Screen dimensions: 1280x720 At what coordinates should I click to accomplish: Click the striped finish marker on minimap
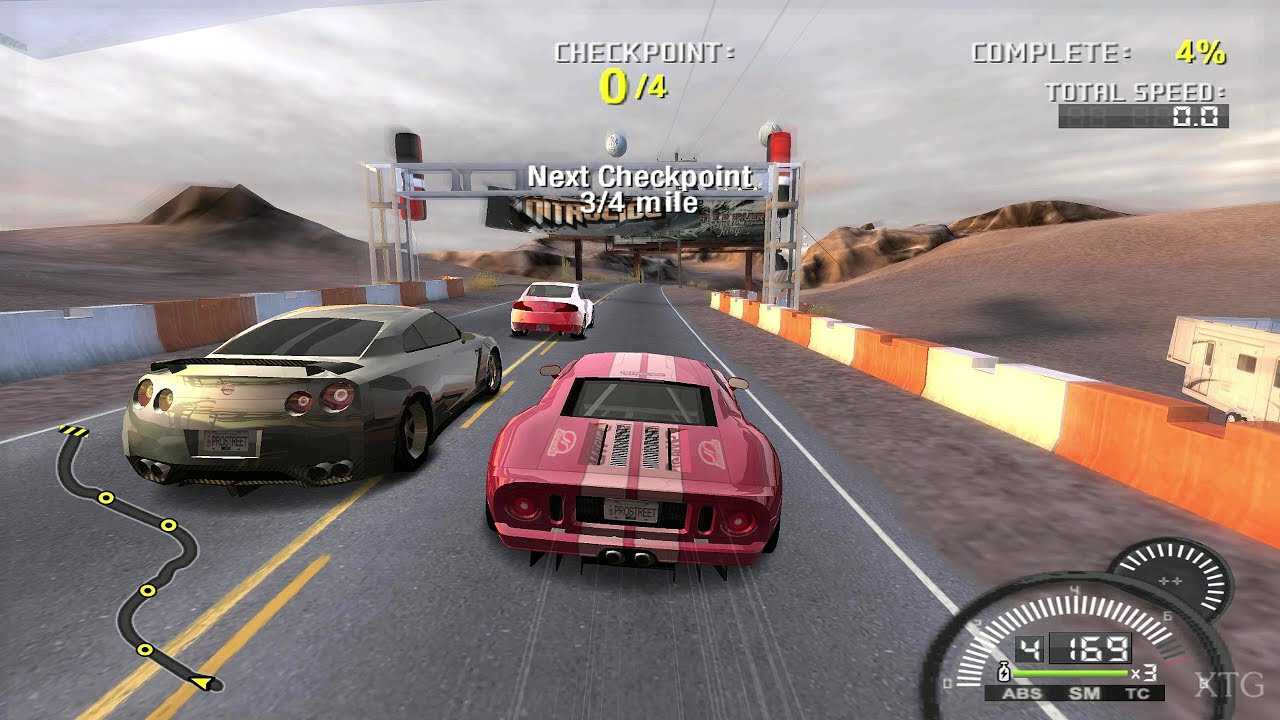click(74, 431)
